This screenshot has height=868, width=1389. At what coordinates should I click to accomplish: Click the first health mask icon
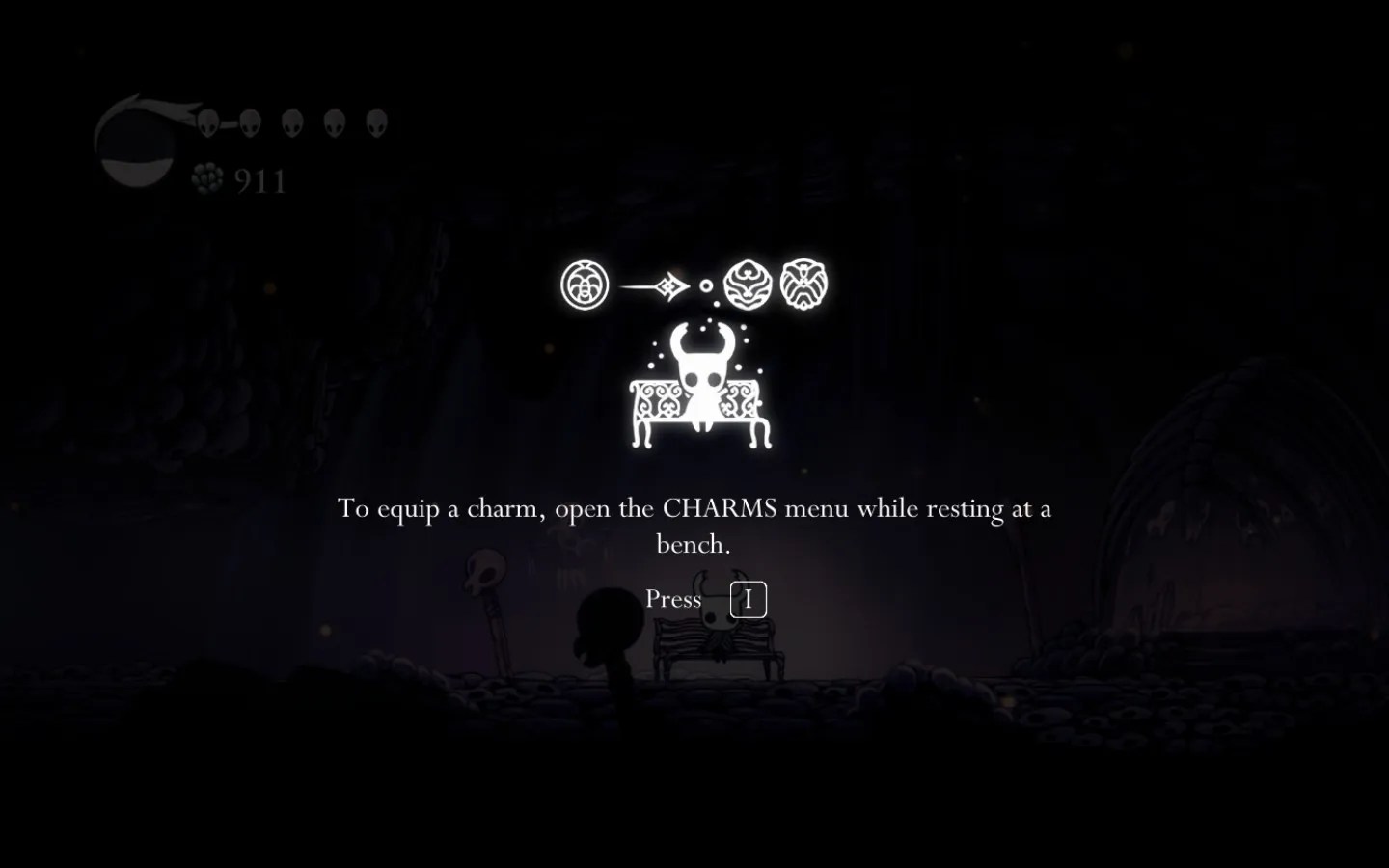[x=210, y=122]
